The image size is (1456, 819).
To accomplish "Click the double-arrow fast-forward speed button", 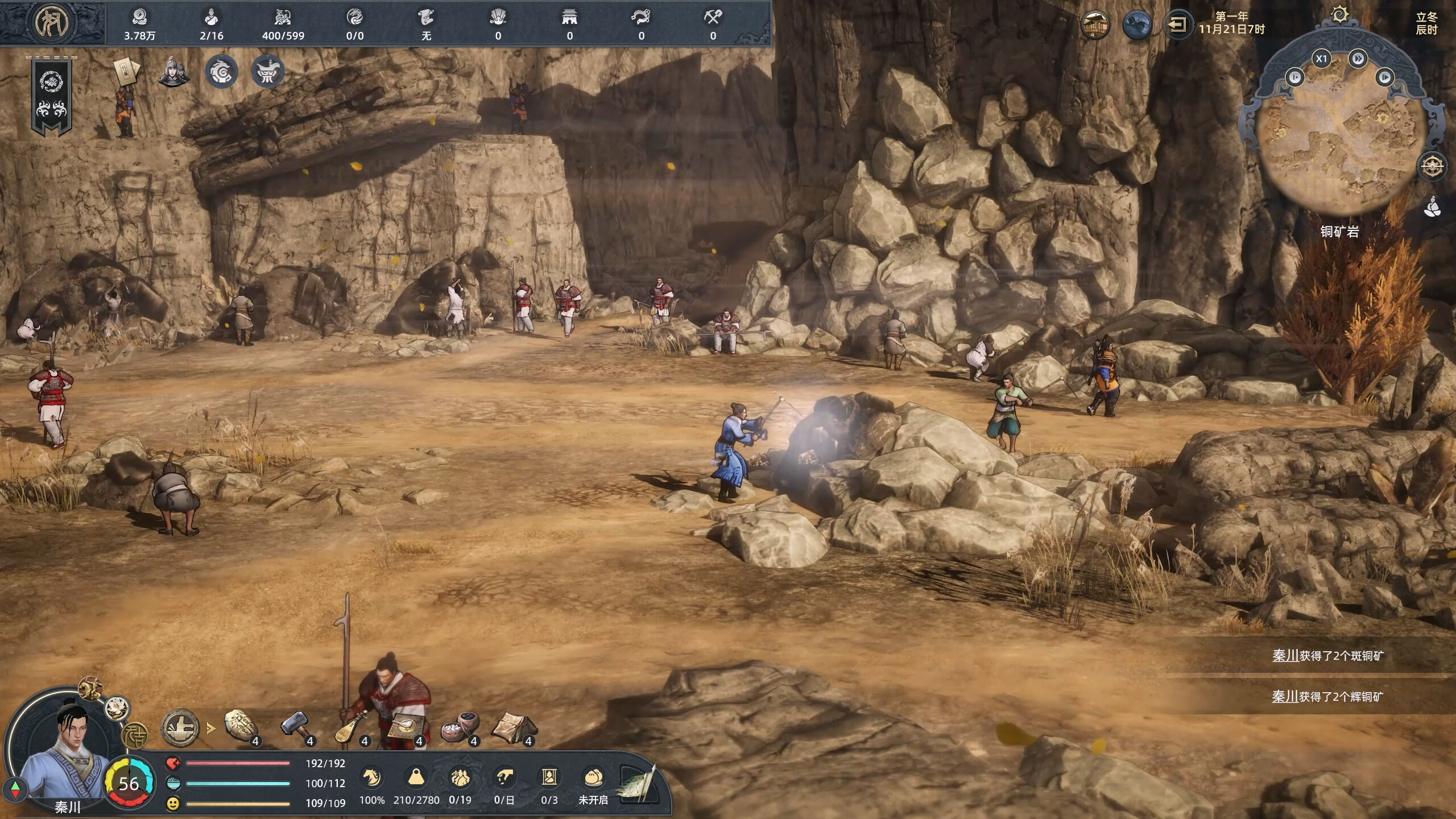I will pos(1358,59).
